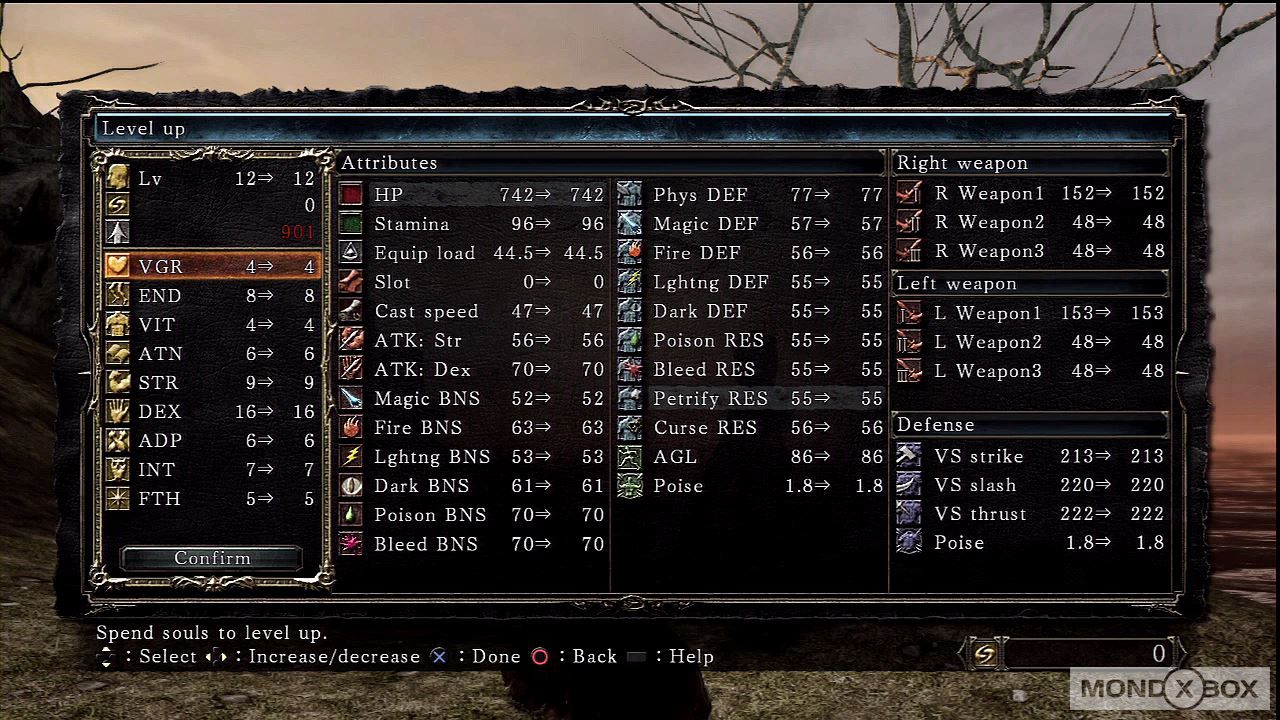Select the VIT stat row

[212, 325]
